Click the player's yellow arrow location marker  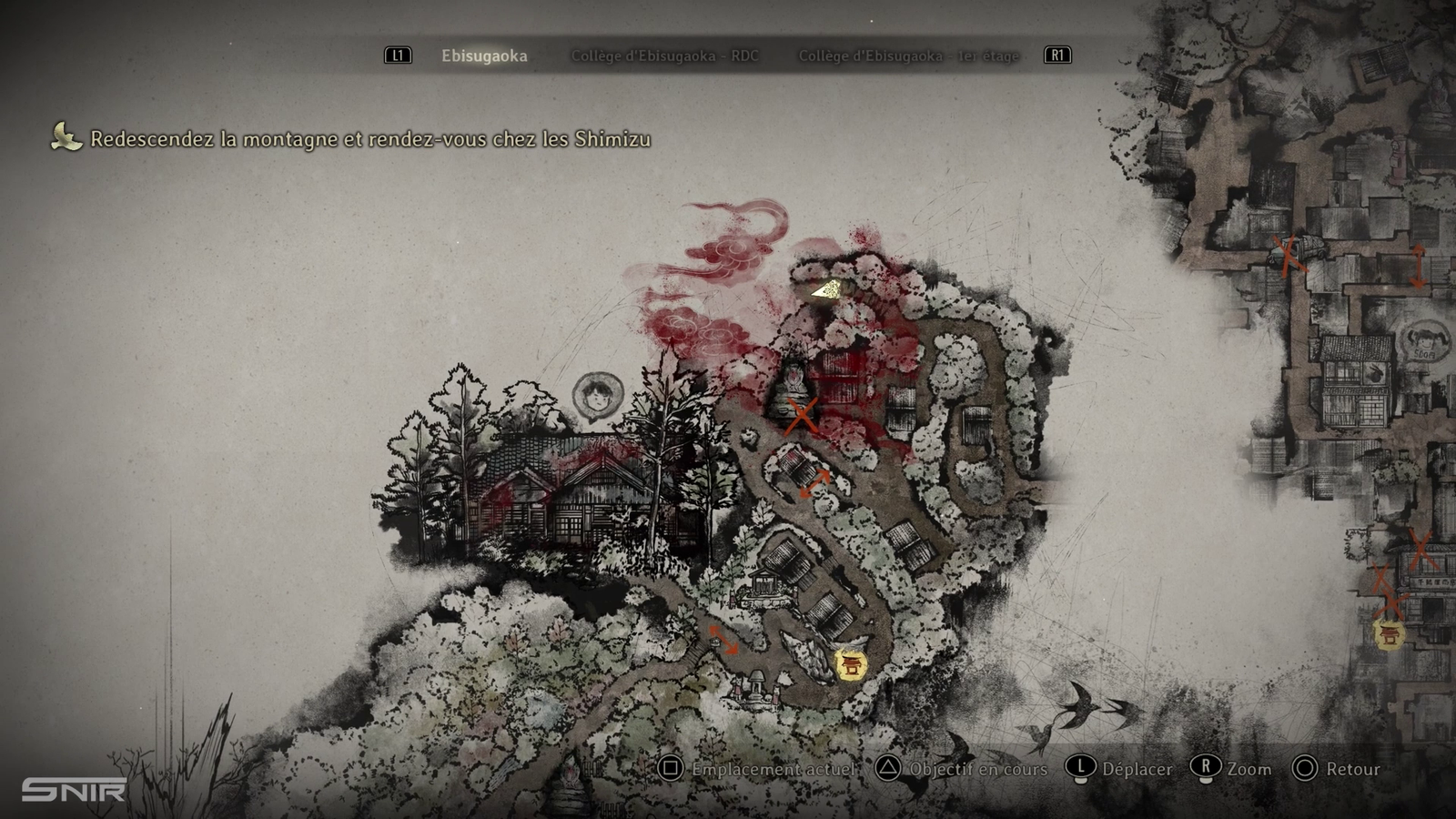[x=827, y=290]
